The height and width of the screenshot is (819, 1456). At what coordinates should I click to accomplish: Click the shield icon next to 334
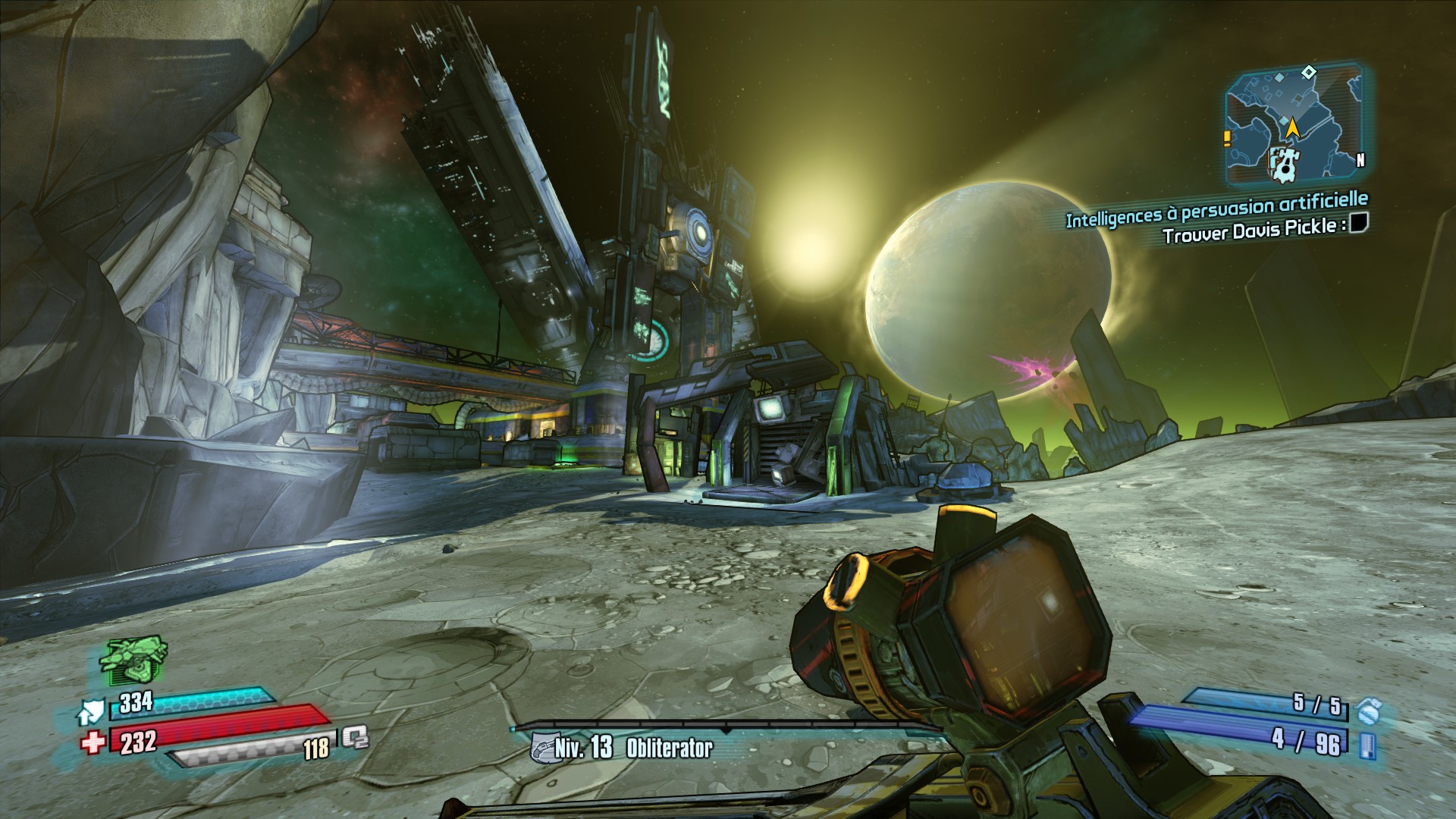point(91,711)
